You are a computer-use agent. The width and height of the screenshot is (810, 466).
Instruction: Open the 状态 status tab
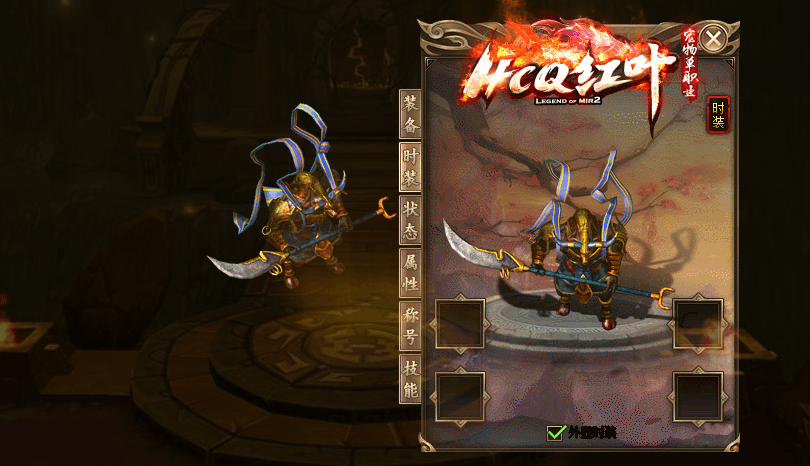point(410,219)
